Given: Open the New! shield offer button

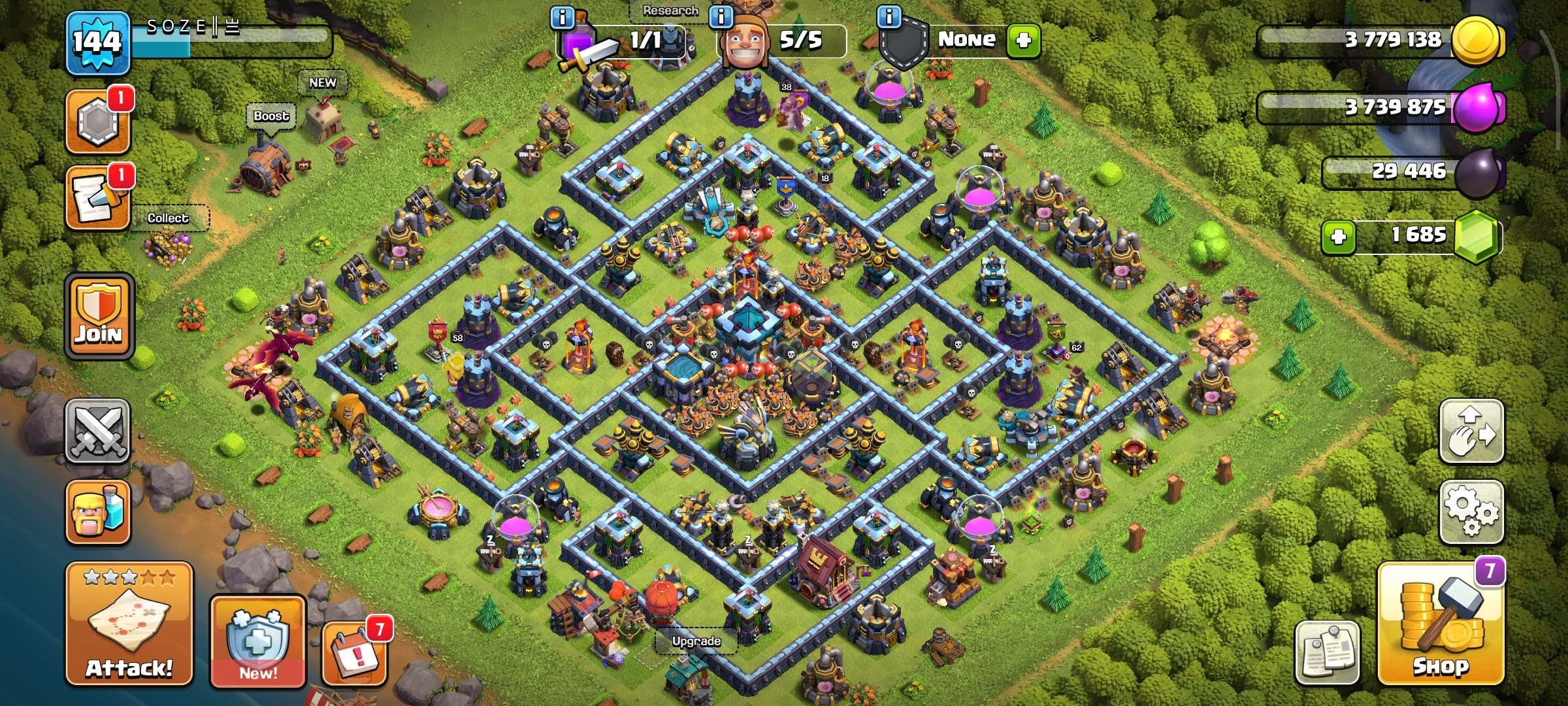Looking at the screenshot, I should tap(257, 642).
